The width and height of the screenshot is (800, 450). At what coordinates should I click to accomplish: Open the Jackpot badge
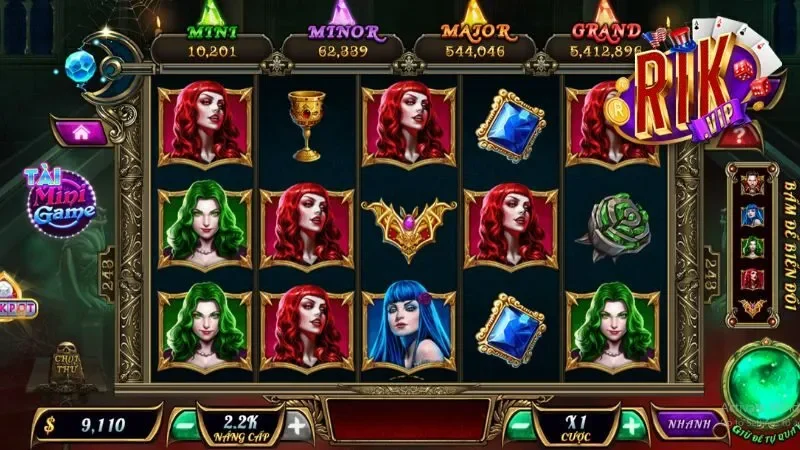[16, 308]
